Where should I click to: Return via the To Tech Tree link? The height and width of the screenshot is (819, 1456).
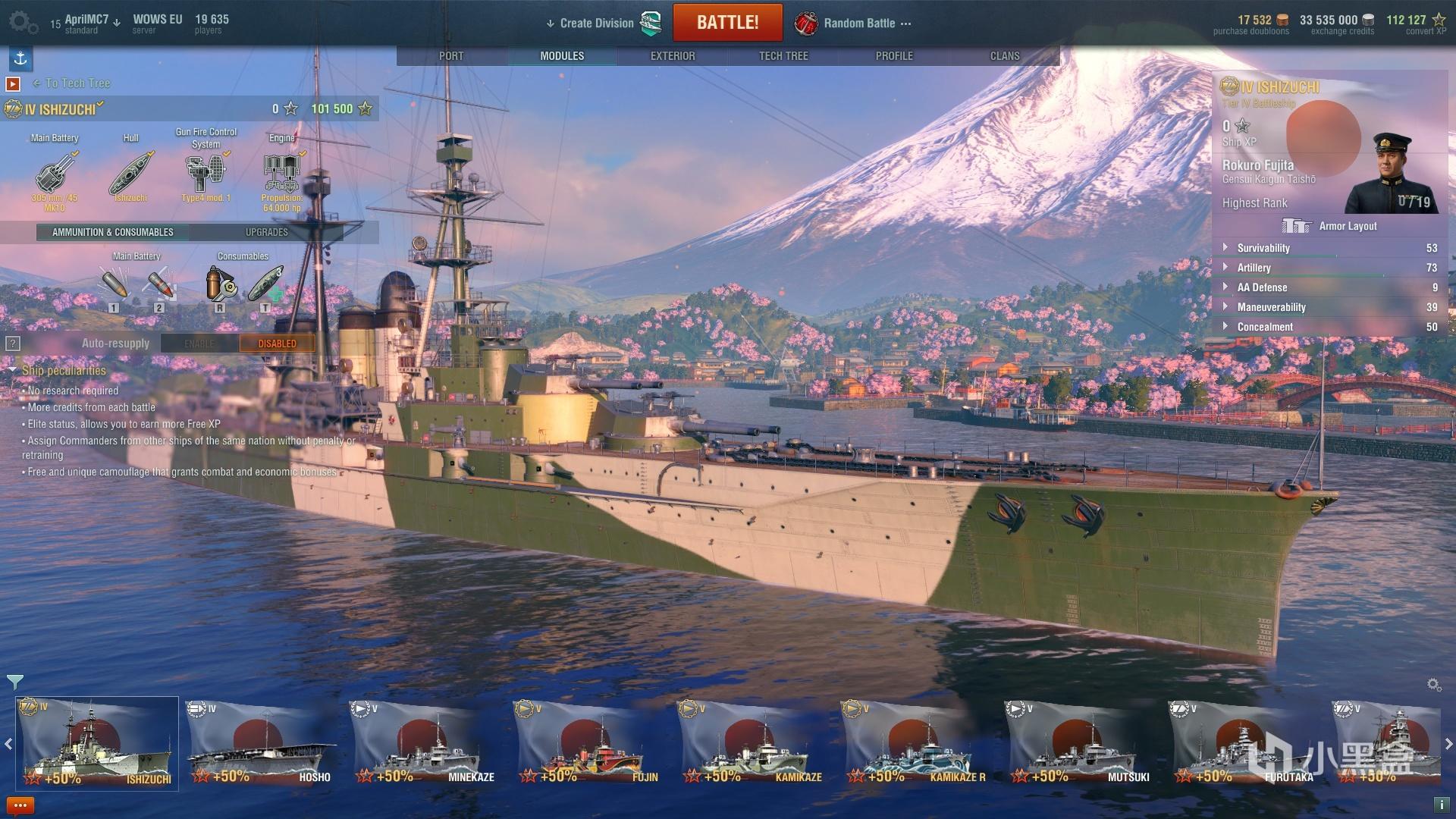click(x=77, y=83)
